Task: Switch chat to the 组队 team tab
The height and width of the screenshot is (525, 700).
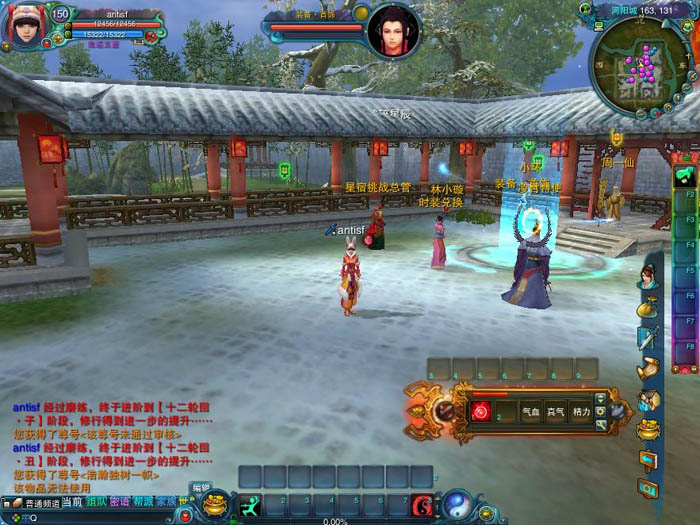Action: tap(97, 502)
